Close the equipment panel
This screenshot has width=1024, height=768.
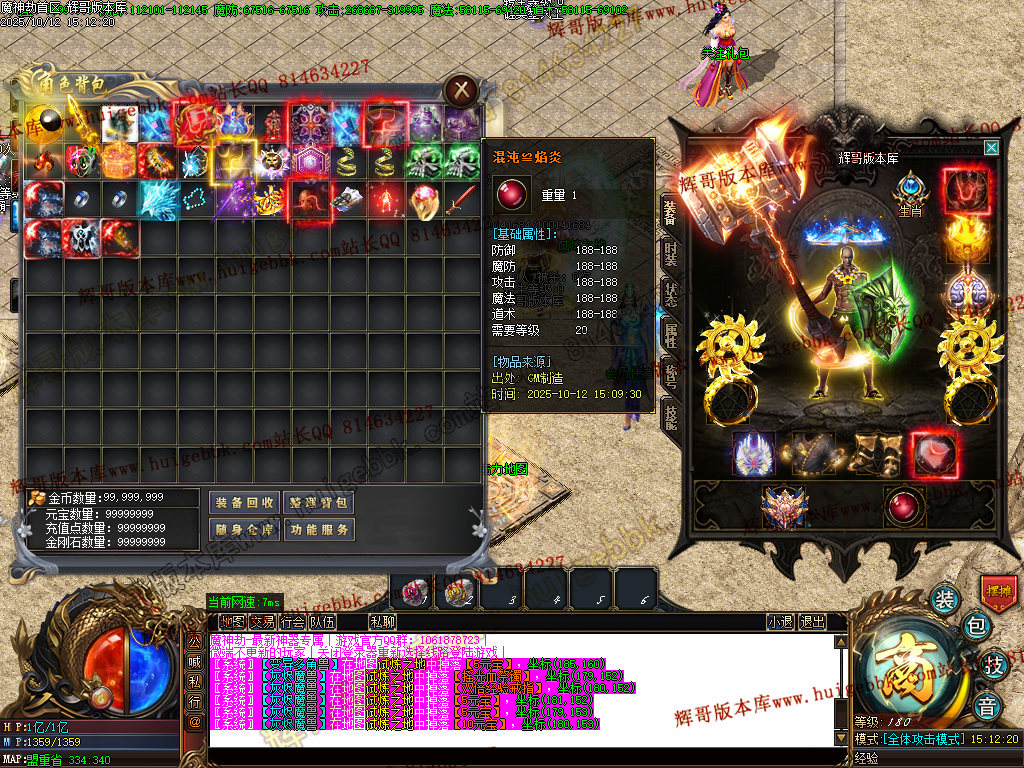coord(991,148)
